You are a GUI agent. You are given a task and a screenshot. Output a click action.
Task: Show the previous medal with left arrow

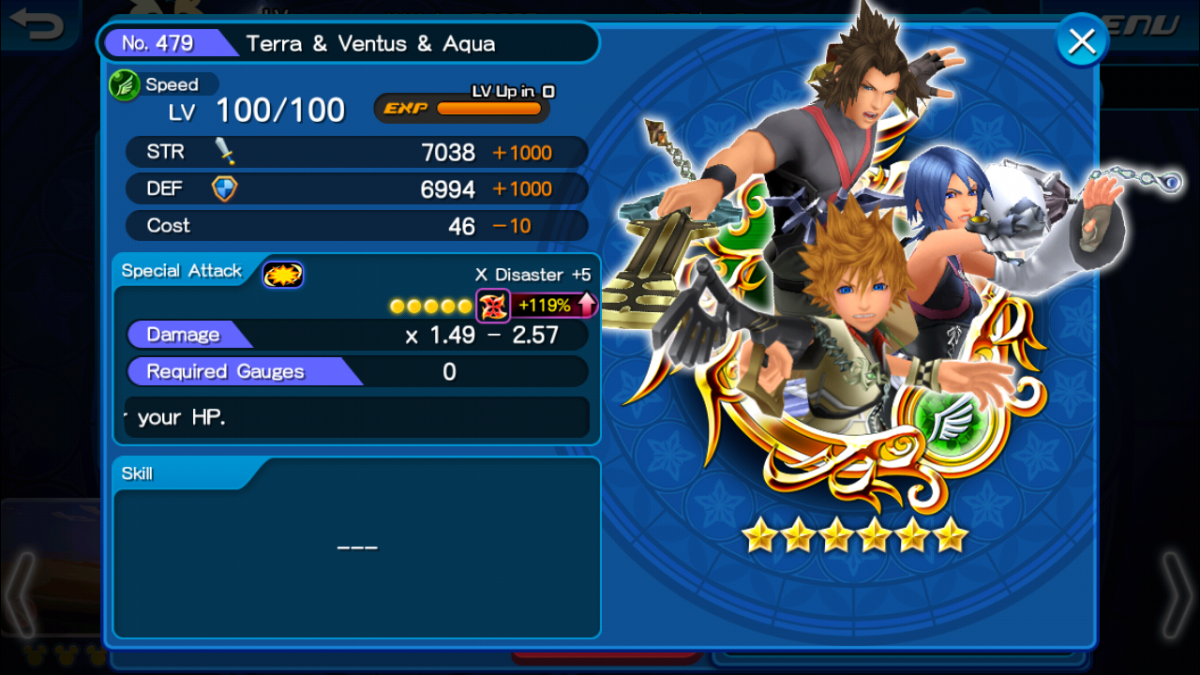click(x=22, y=595)
